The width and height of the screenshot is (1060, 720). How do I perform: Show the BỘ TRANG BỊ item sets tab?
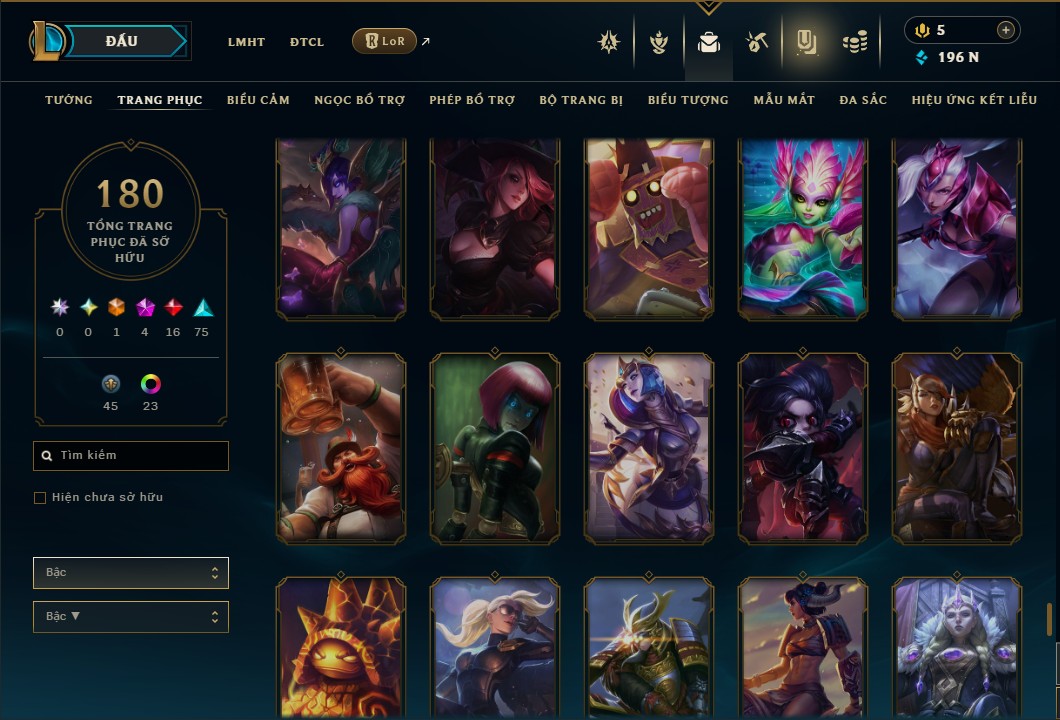point(581,100)
